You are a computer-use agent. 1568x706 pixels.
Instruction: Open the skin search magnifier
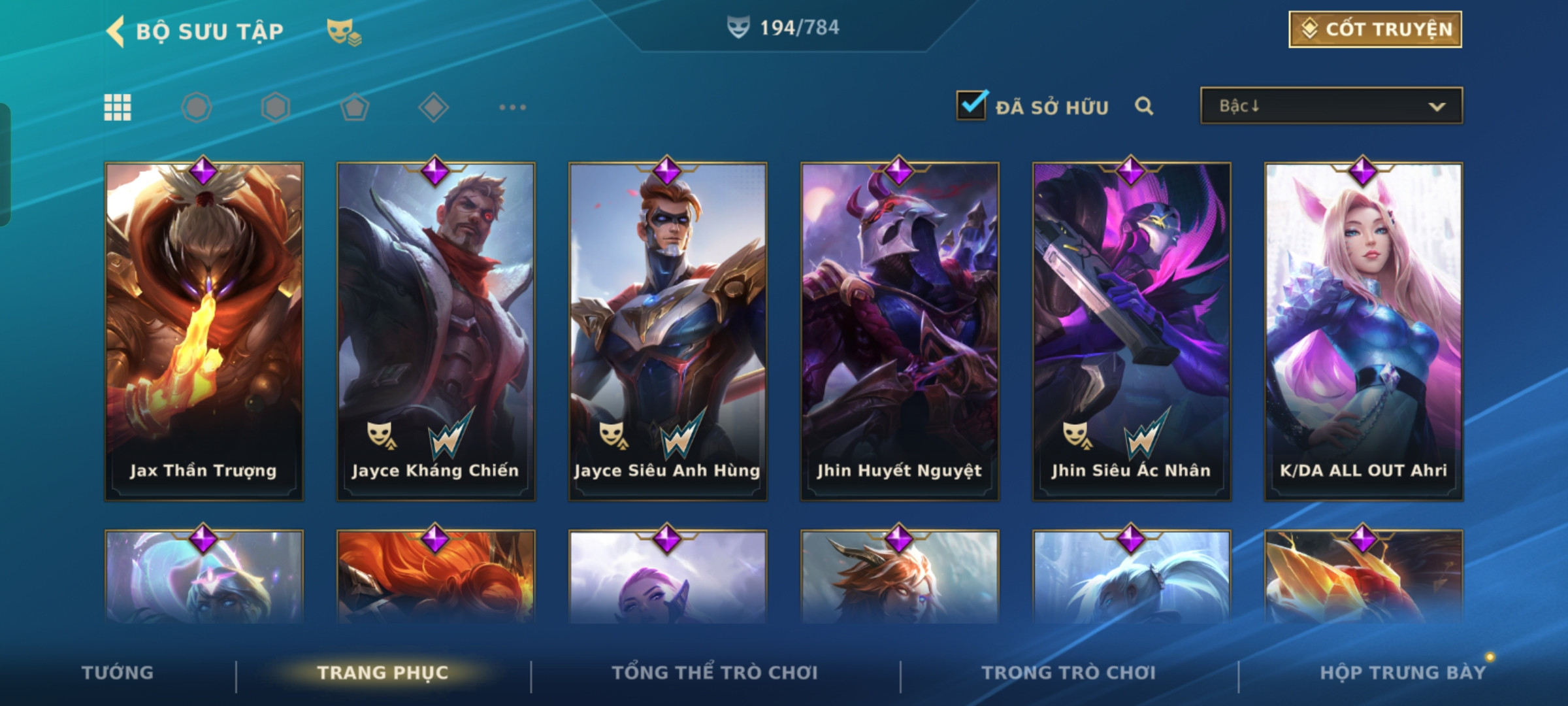pyautogui.click(x=1143, y=106)
